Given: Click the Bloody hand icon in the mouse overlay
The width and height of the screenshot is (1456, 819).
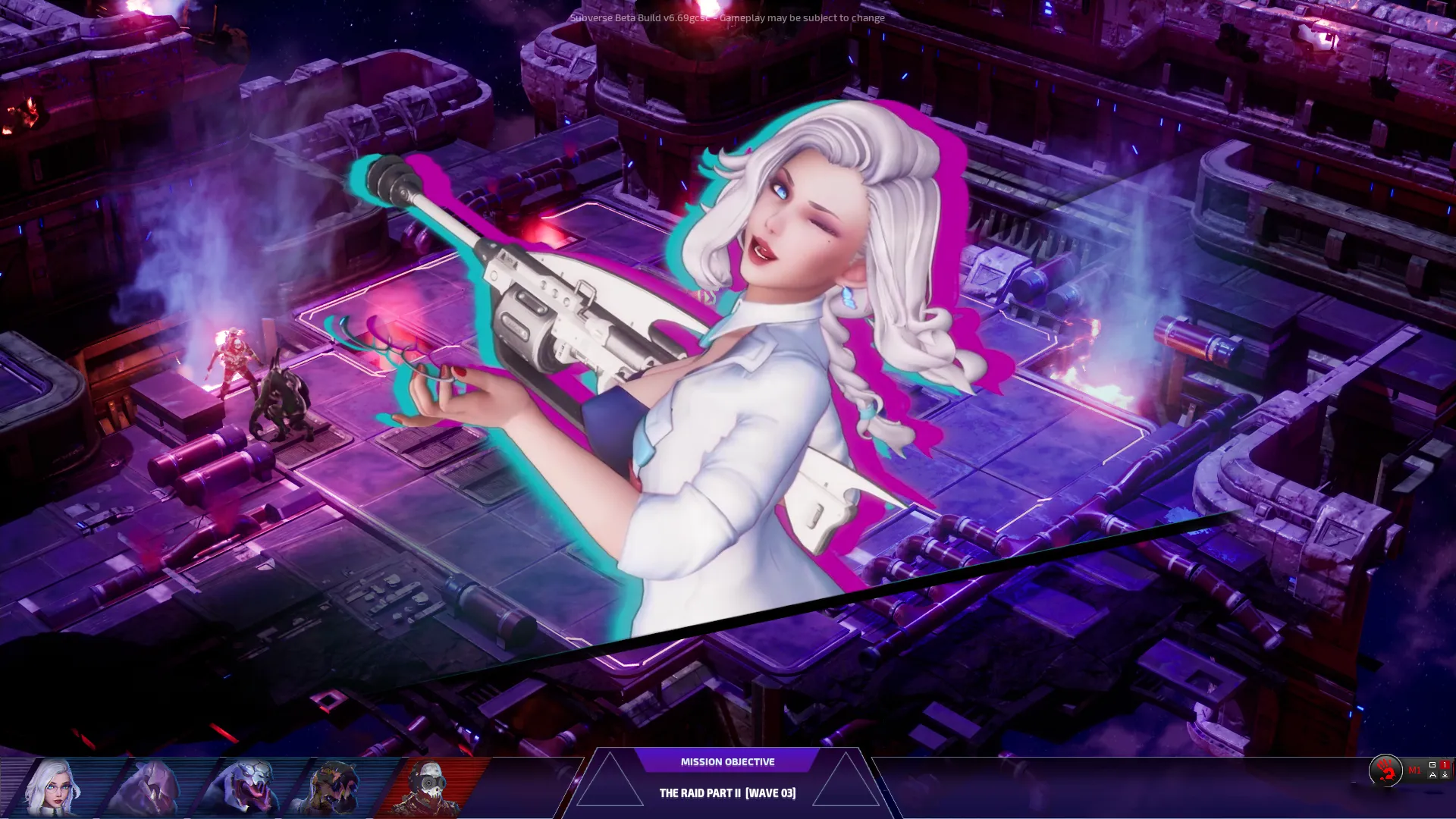Looking at the screenshot, I should pyautogui.click(x=1385, y=770).
